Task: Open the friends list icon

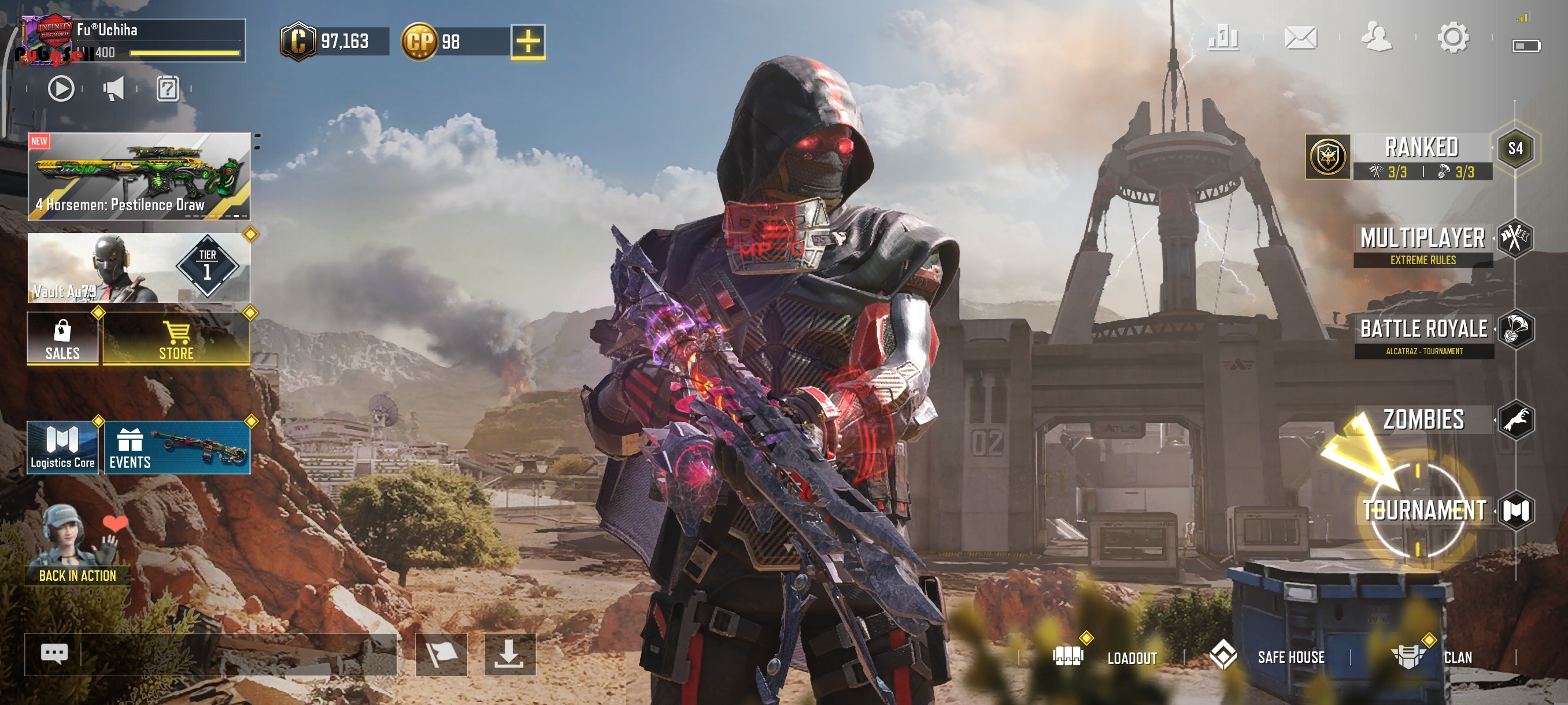Action: tap(1376, 38)
